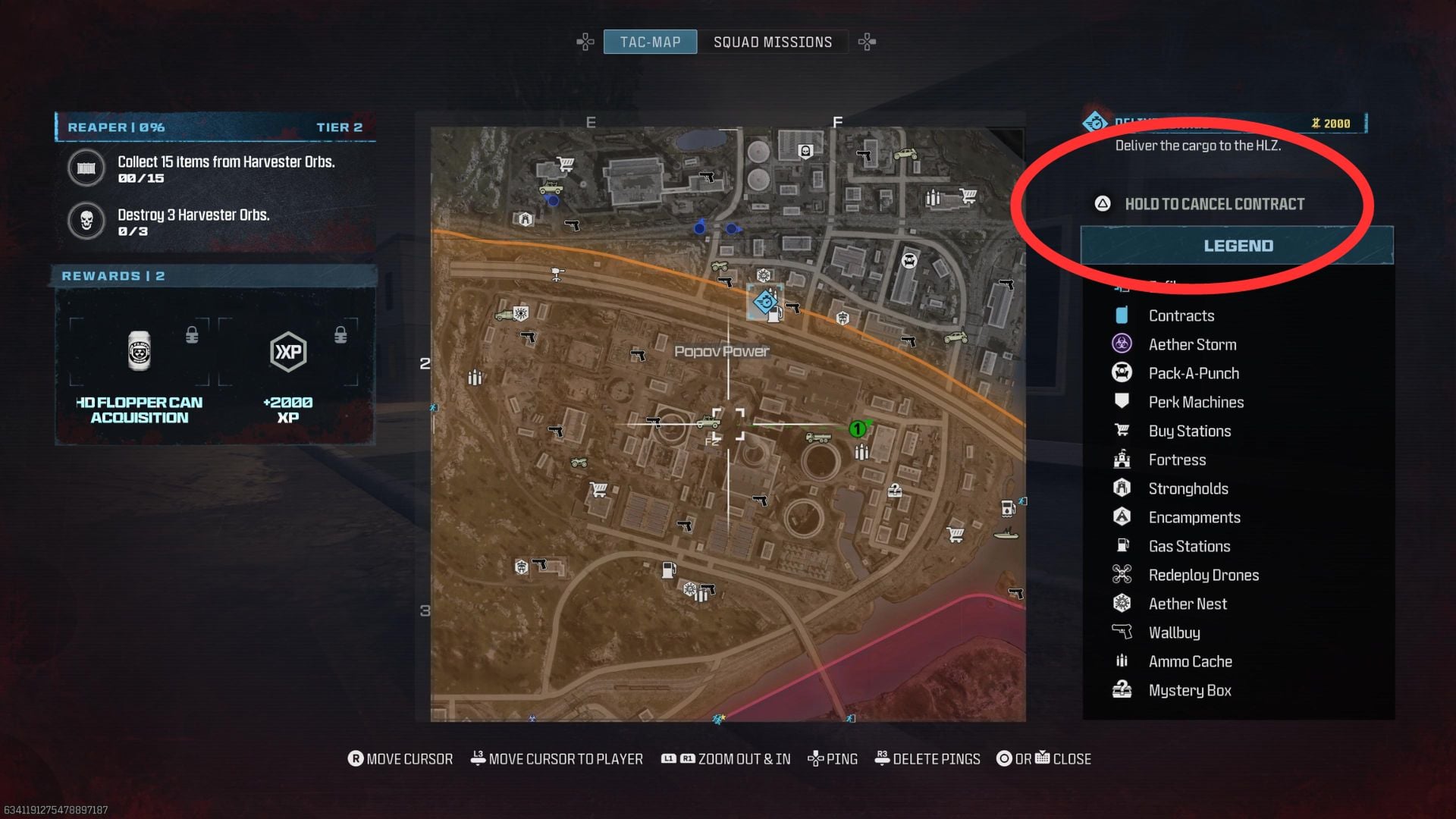
Task: Select the TAC-MAP tab
Action: tap(650, 42)
